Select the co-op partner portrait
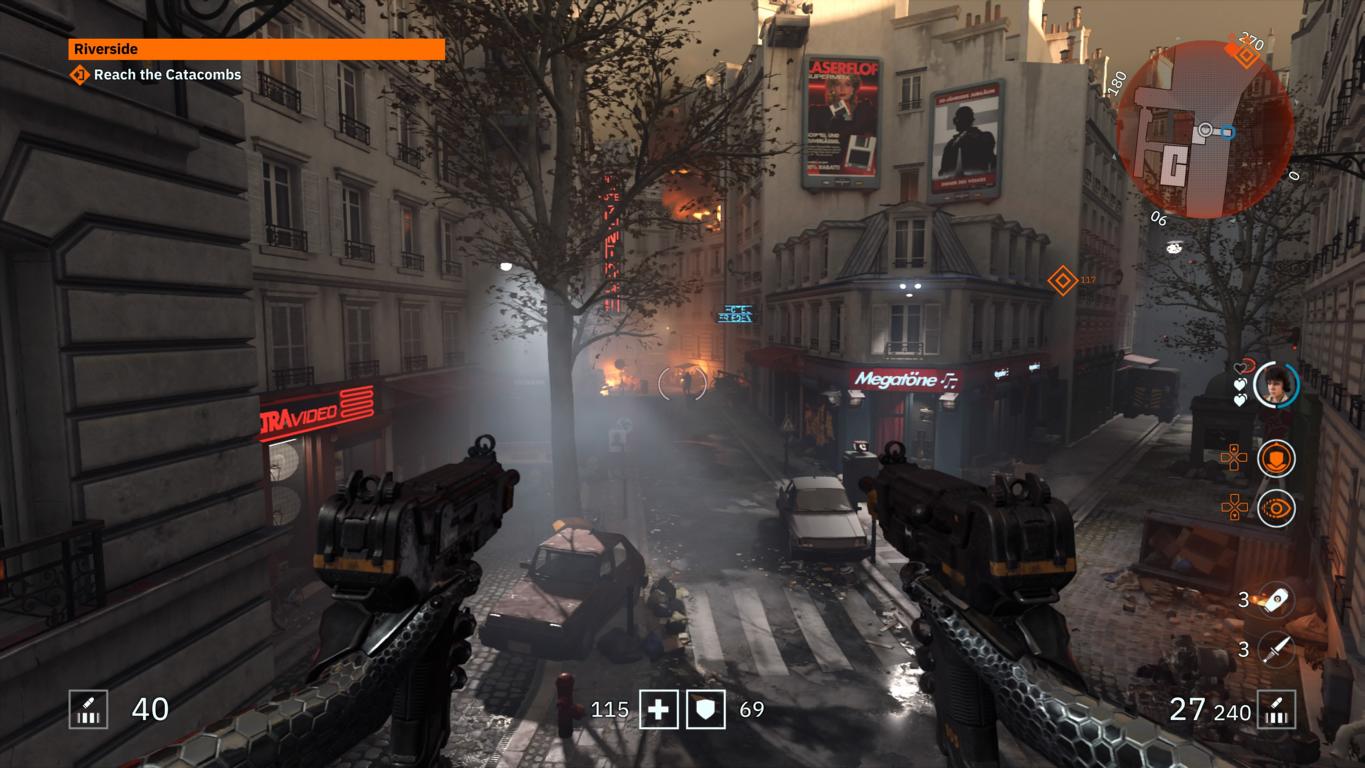The width and height of the screenshot is (1365, 768). pos(1276,385)
